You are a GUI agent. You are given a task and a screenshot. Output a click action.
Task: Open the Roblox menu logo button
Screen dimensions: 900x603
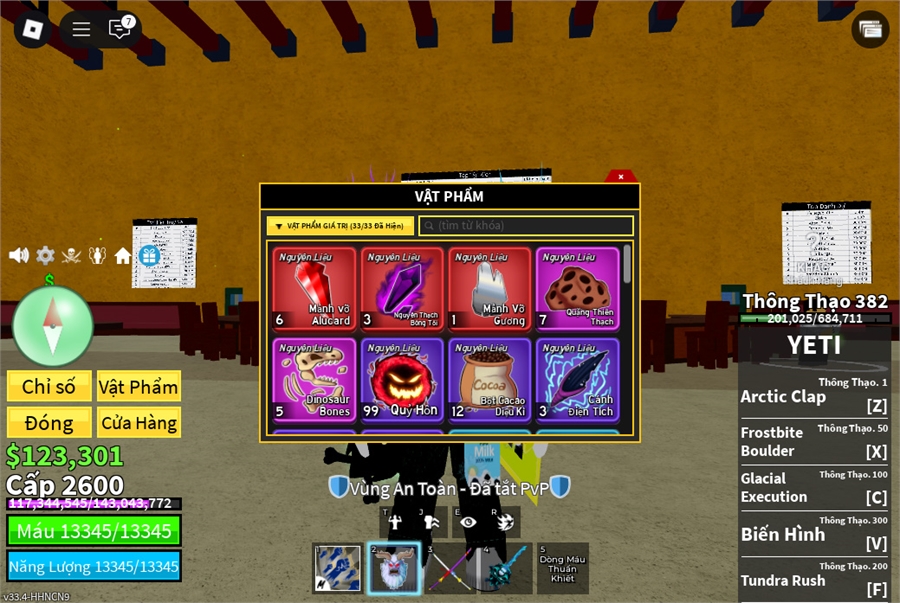point(33,29)
